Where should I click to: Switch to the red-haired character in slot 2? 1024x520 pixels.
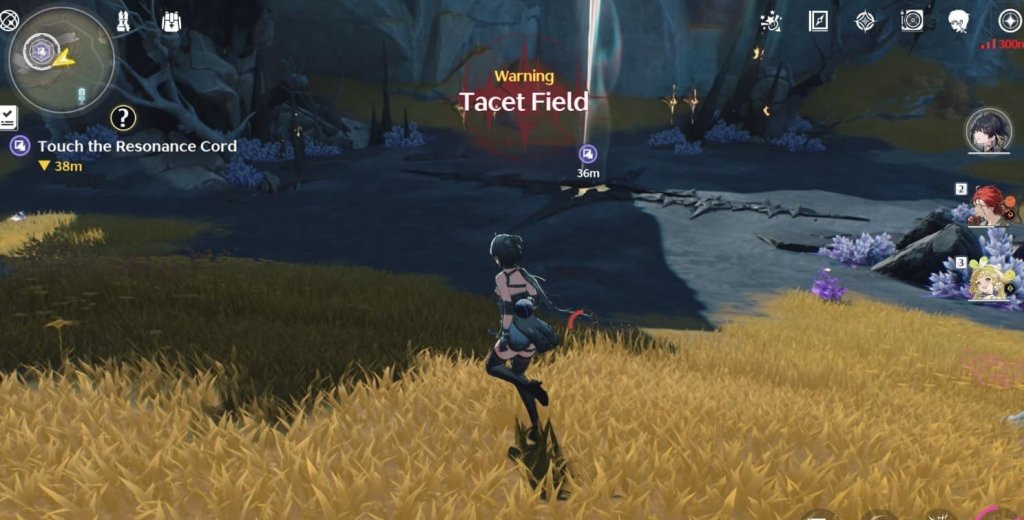(x=988, y=205)
